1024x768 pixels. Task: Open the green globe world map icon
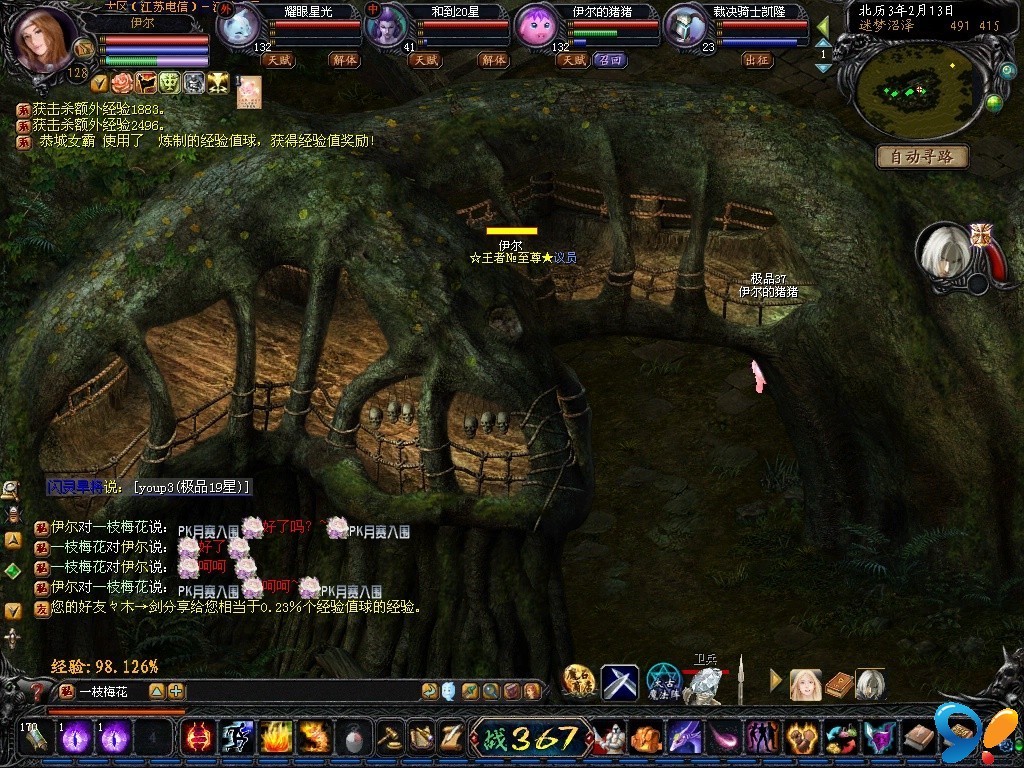point(993,102)
